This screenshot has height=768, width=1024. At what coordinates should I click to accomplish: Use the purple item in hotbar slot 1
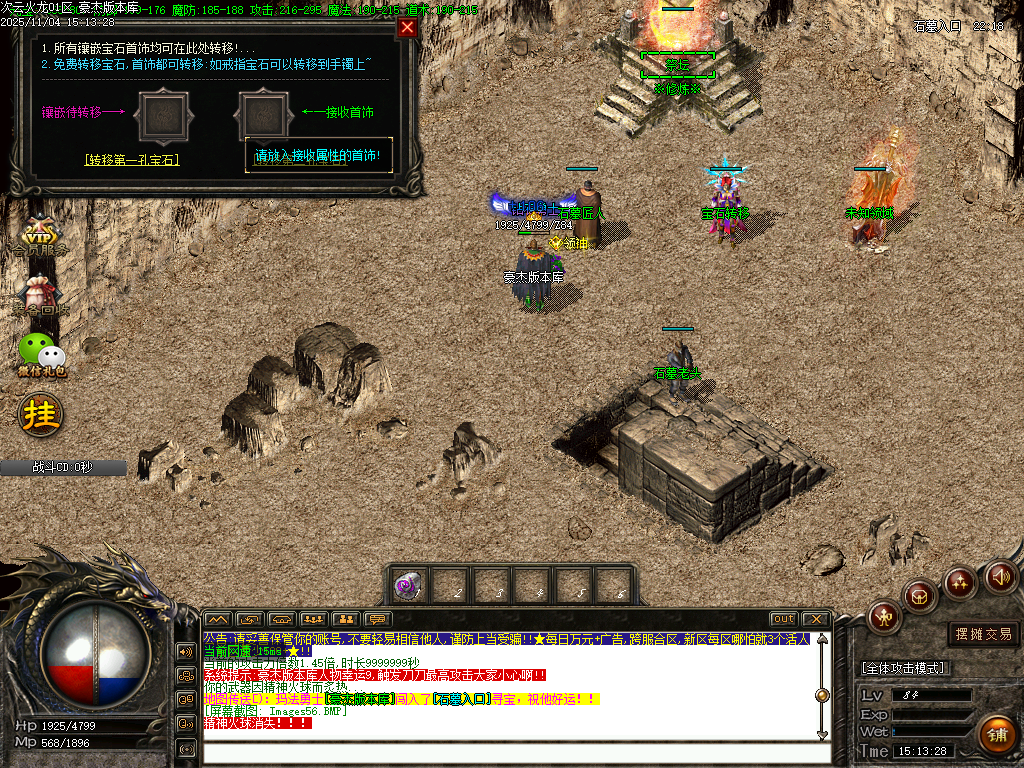coord(407,586)
